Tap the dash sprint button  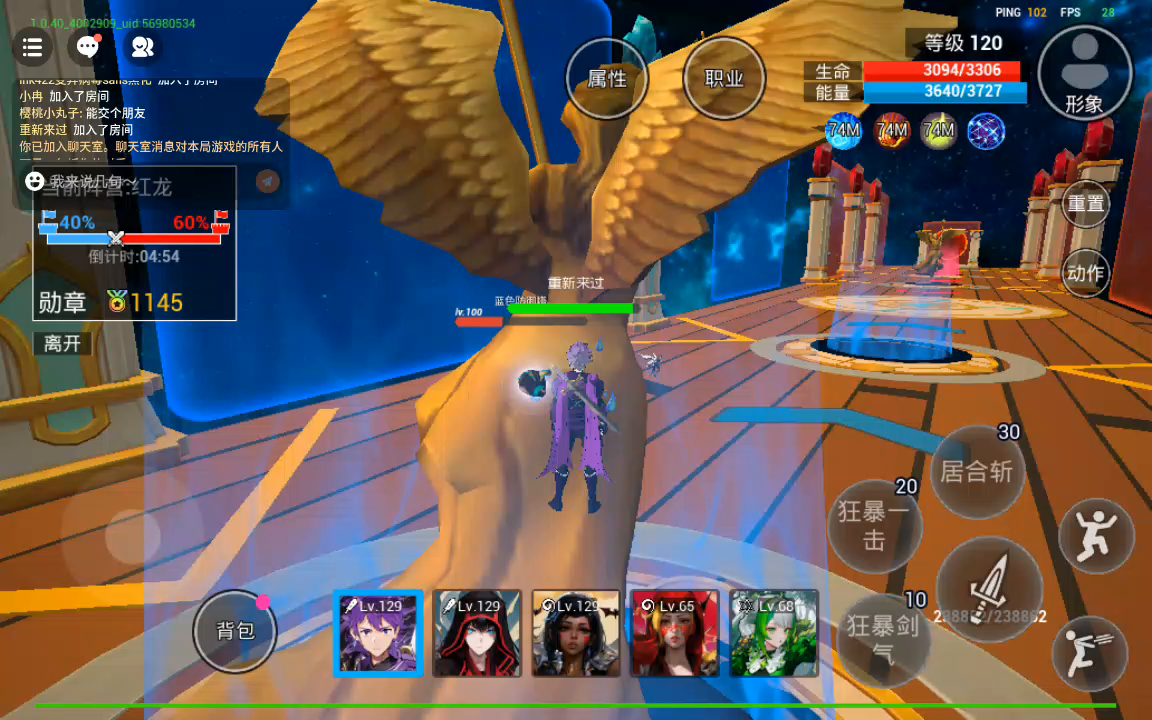click(x=1089, y=652)
